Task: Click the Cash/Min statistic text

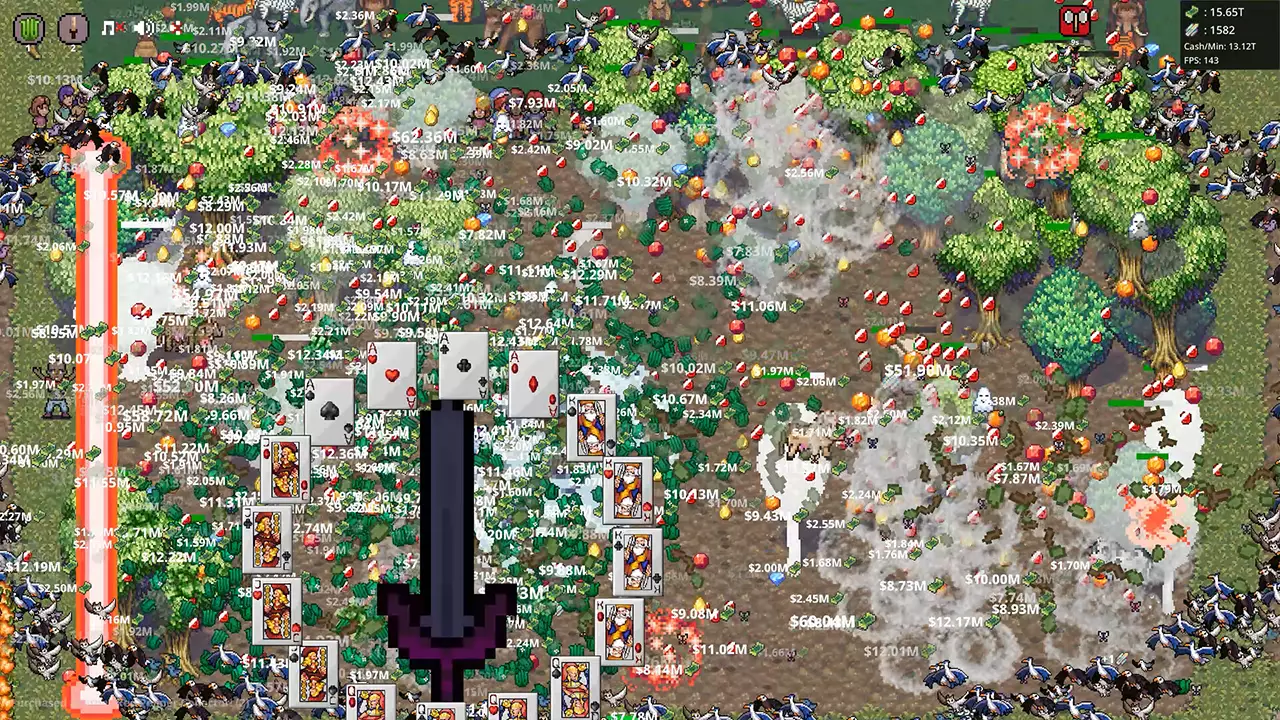Action: pyautogui.click(x=1220, y=46)
